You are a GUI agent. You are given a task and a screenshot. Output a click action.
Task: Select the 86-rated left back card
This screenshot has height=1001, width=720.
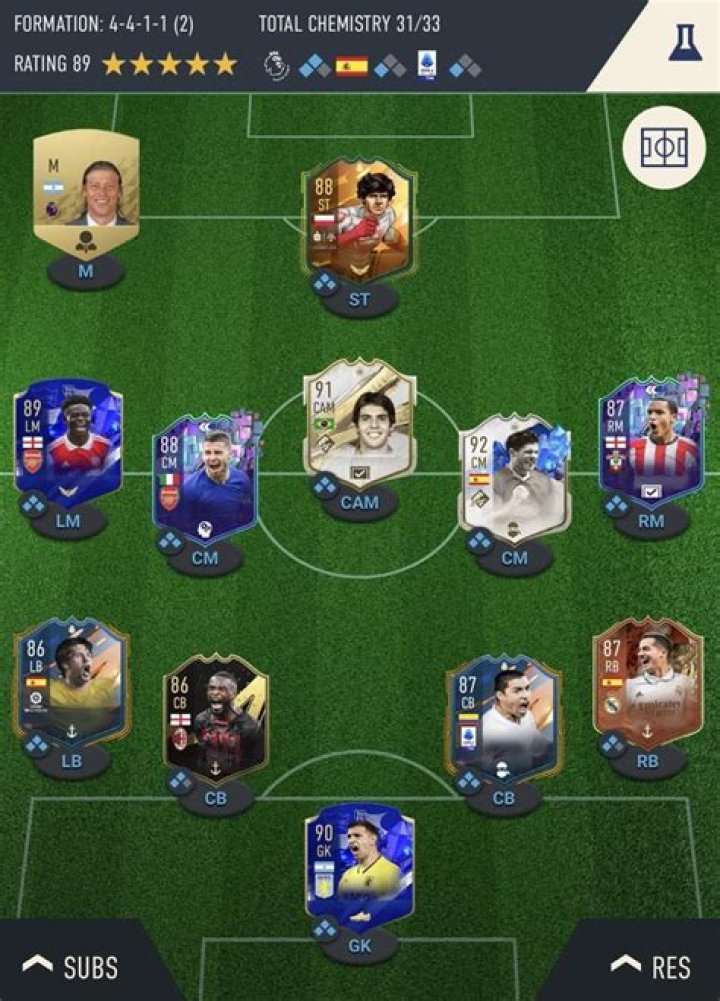click(70, 680)
